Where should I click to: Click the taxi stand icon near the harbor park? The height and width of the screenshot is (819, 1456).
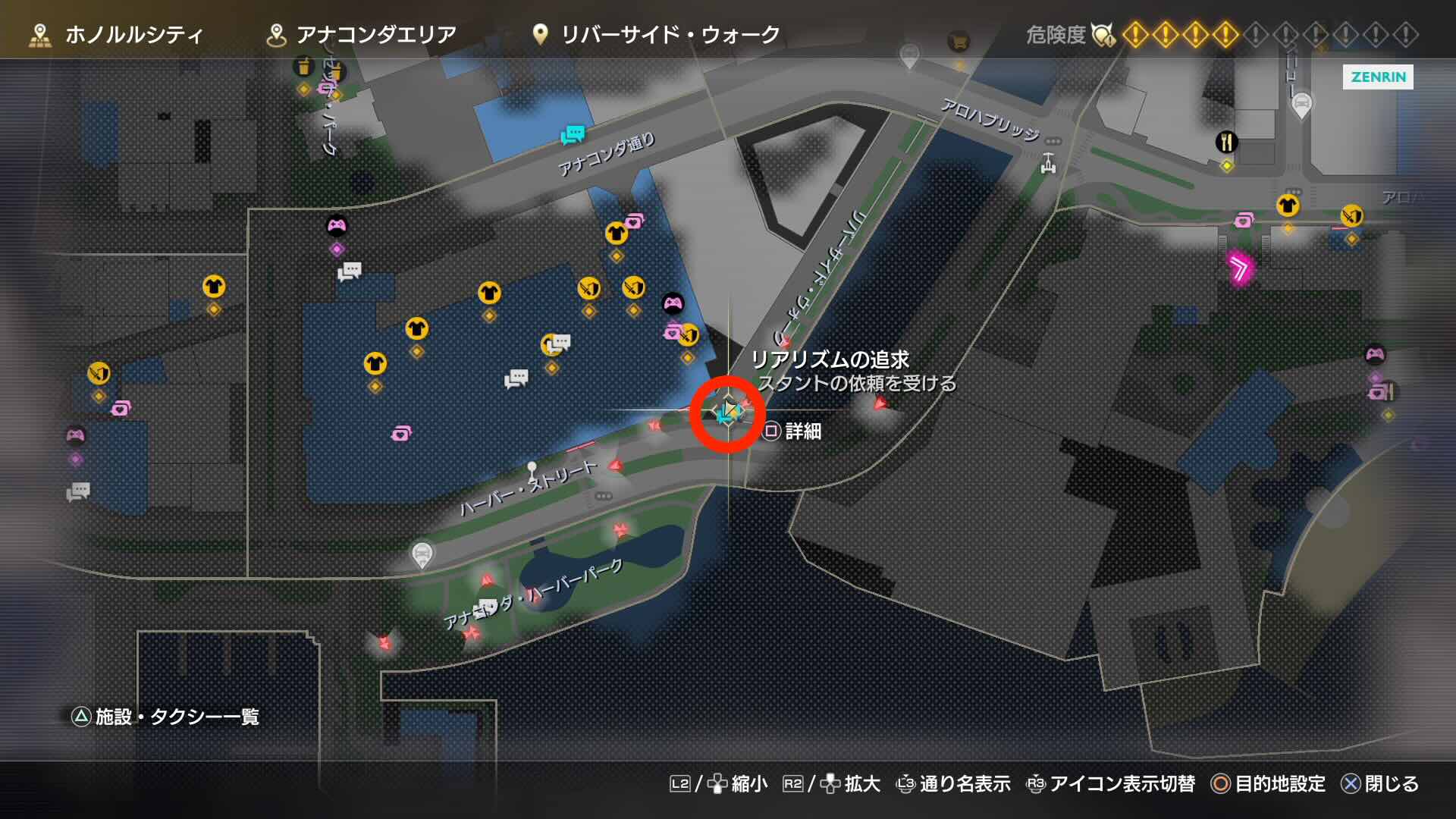422,553
